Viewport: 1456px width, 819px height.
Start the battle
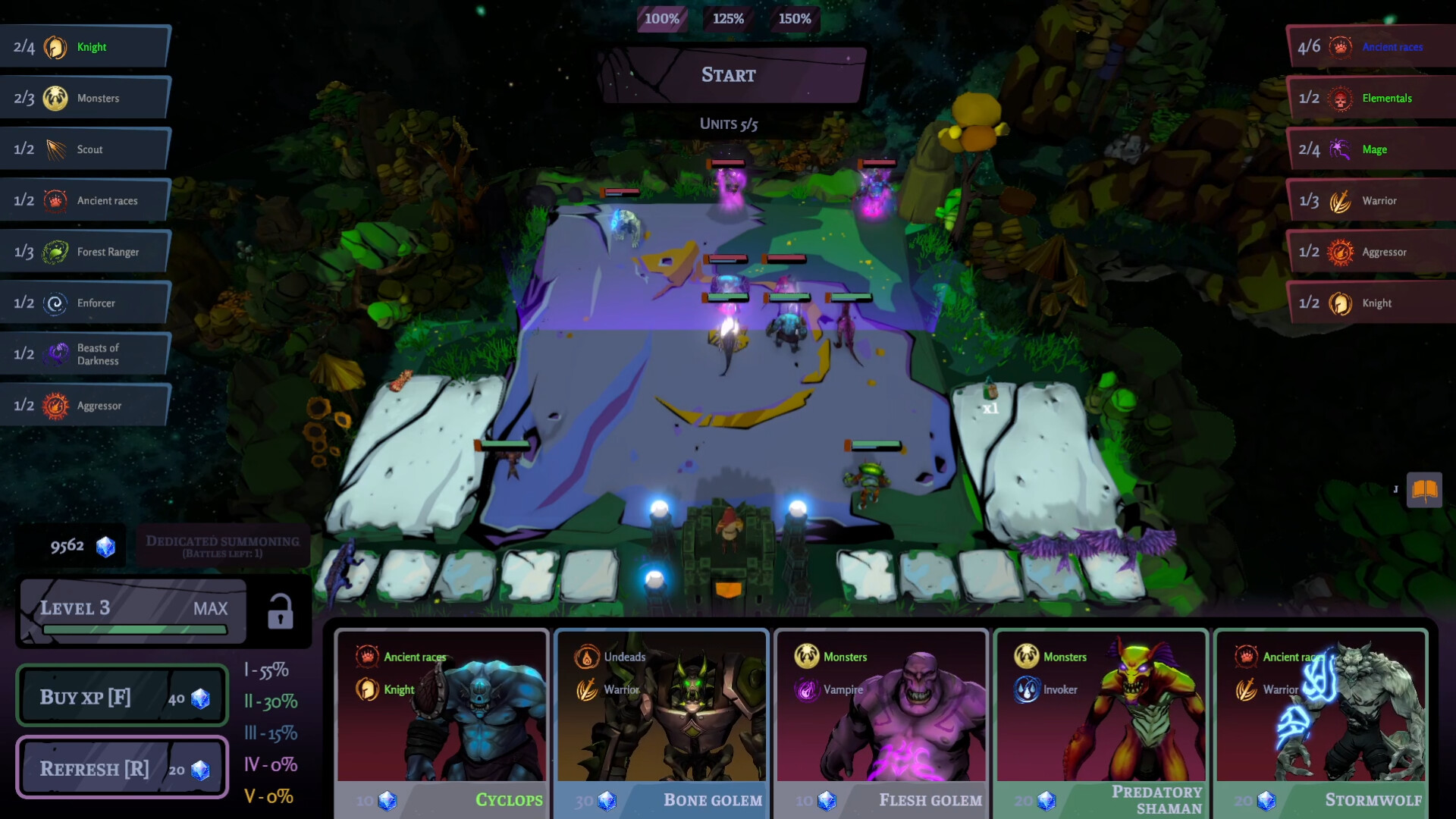click(x=729, y=75)
